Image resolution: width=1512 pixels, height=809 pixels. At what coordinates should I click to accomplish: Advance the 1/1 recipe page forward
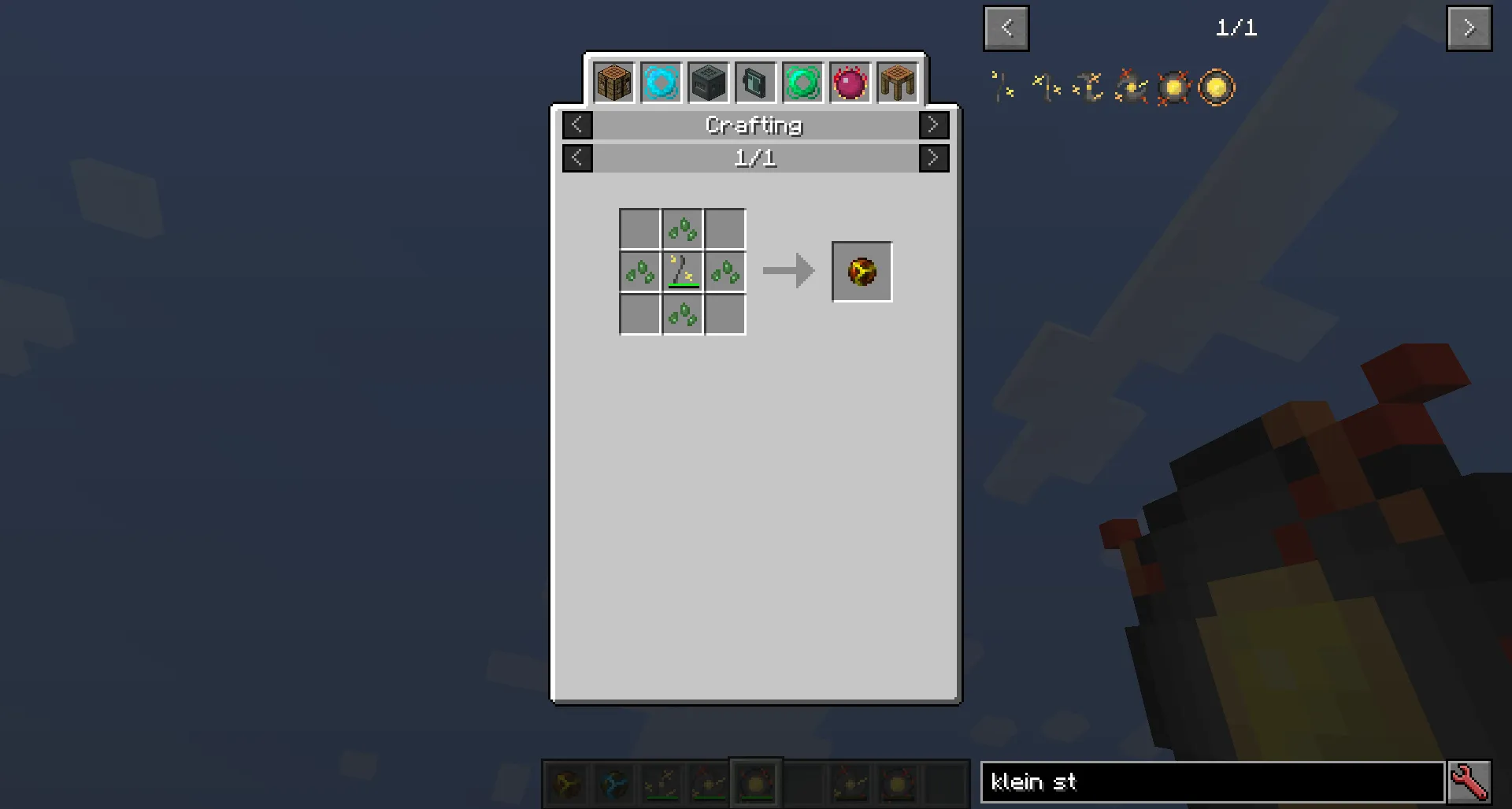click(933, 158)
